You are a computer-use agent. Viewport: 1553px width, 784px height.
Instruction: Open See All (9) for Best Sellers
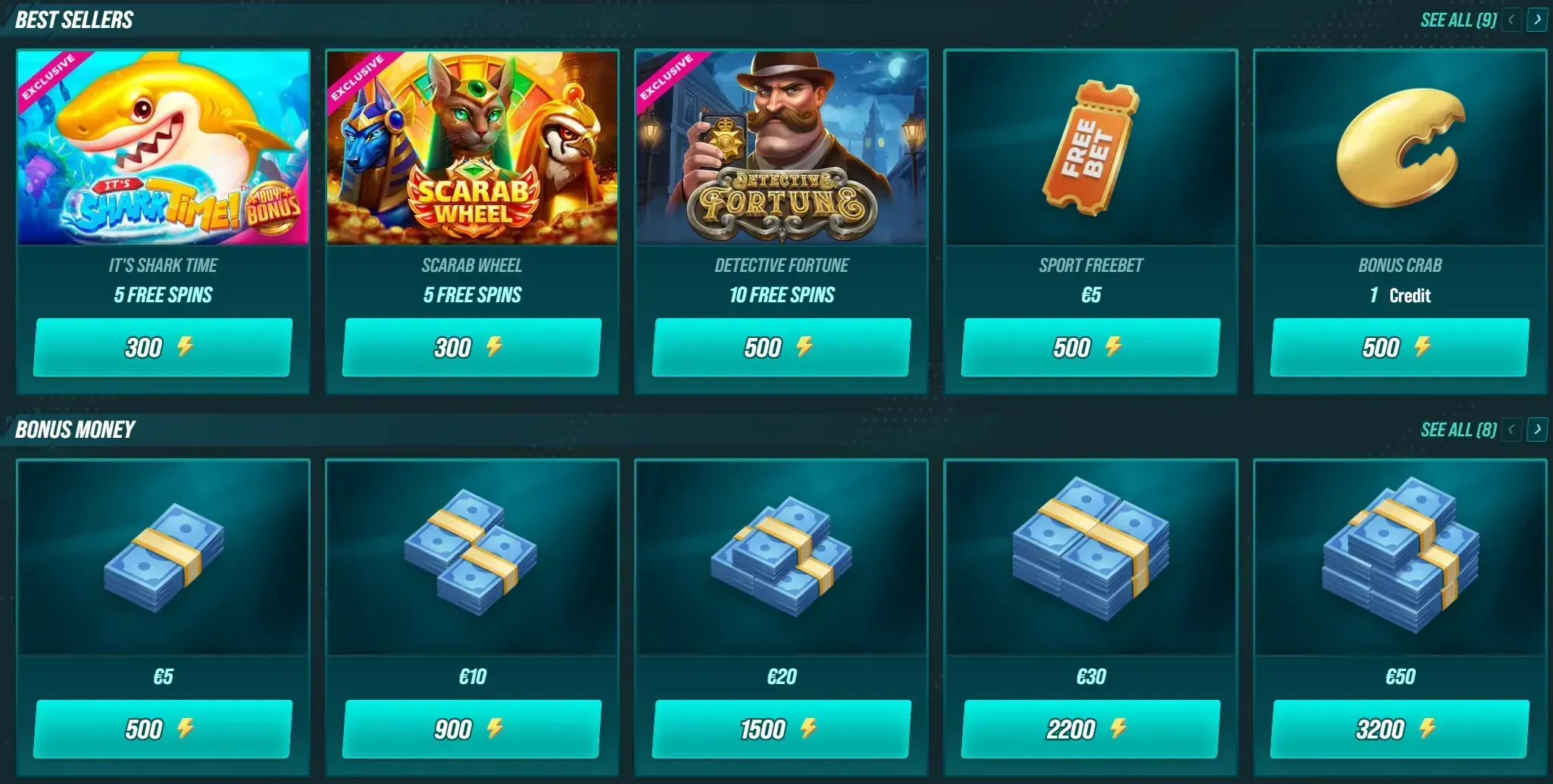1457,20
